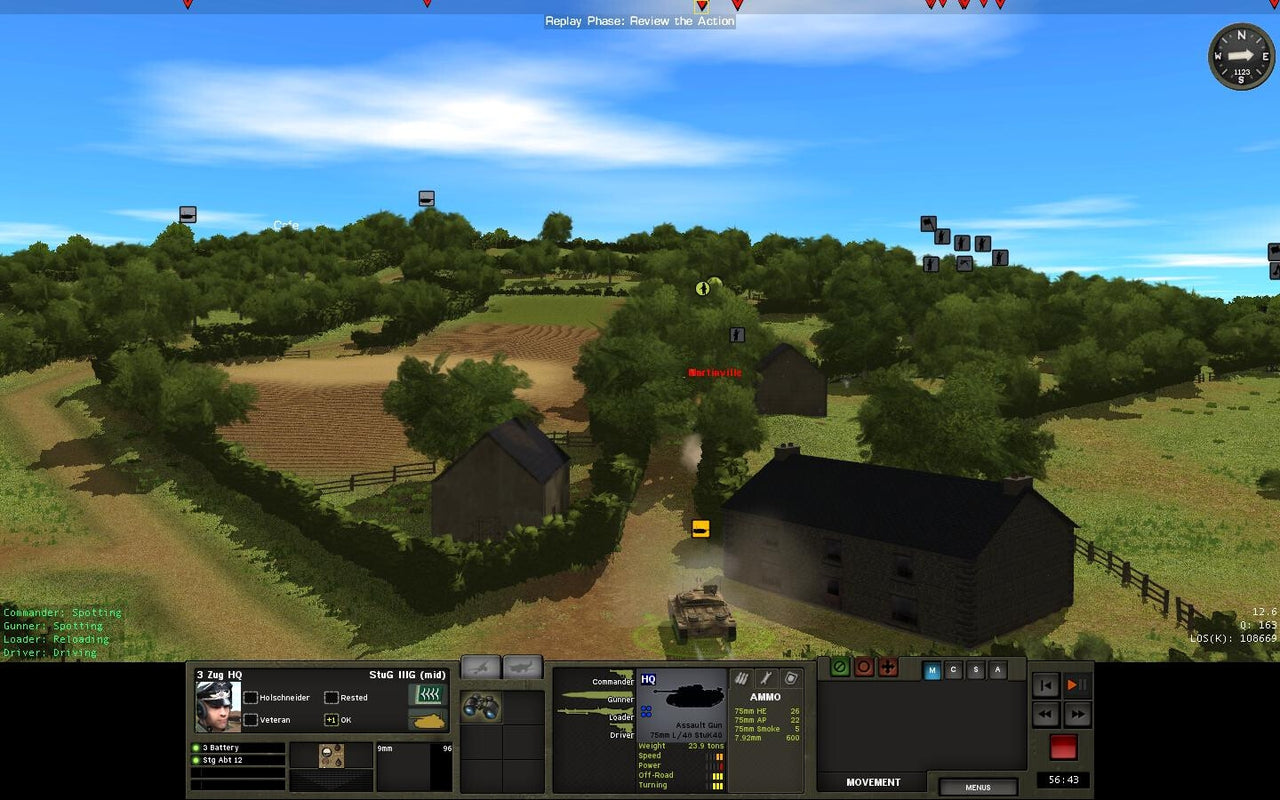Open the MENUS panel
Screen dimensions: 1280x800
click(x=979, y=788)
